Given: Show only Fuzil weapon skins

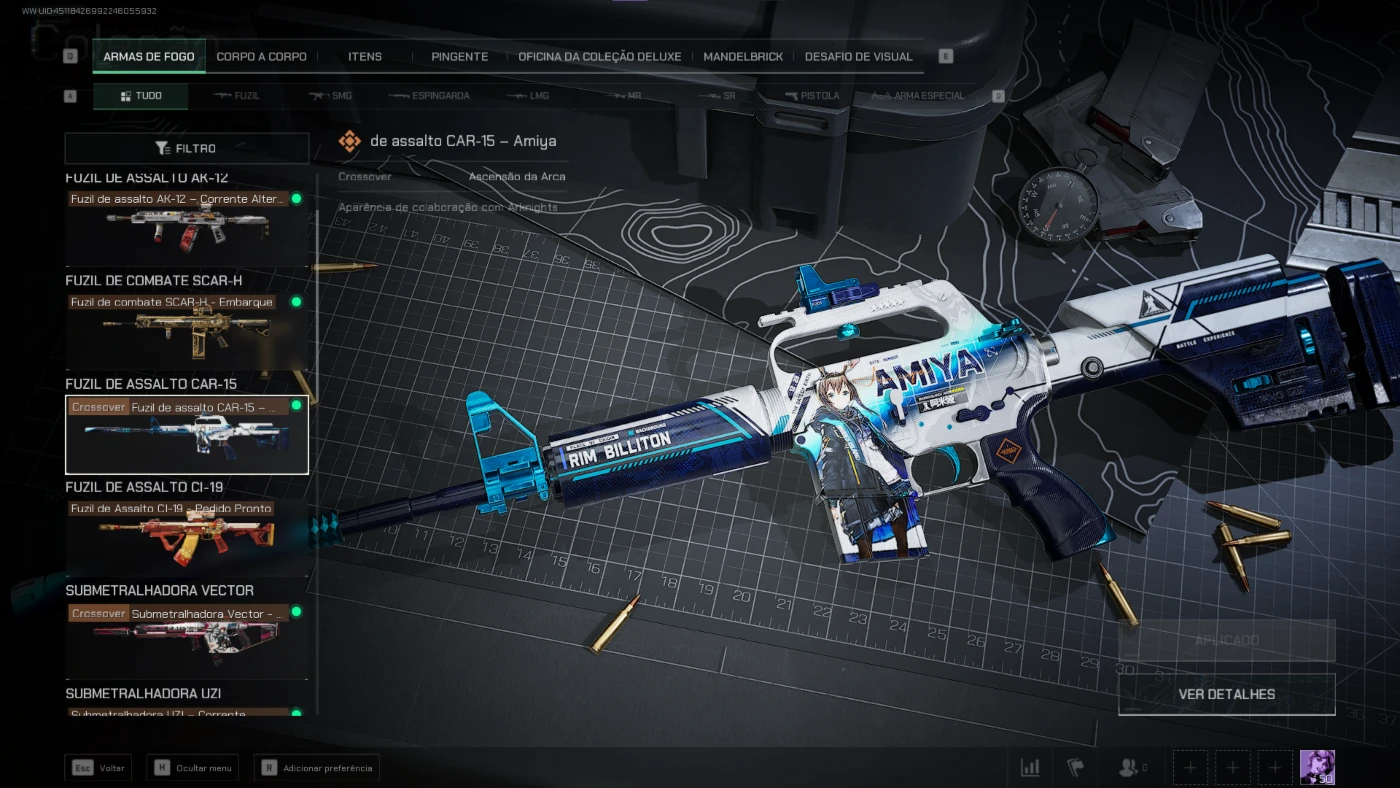Looking at the screenshot, I should coord(237,96).
